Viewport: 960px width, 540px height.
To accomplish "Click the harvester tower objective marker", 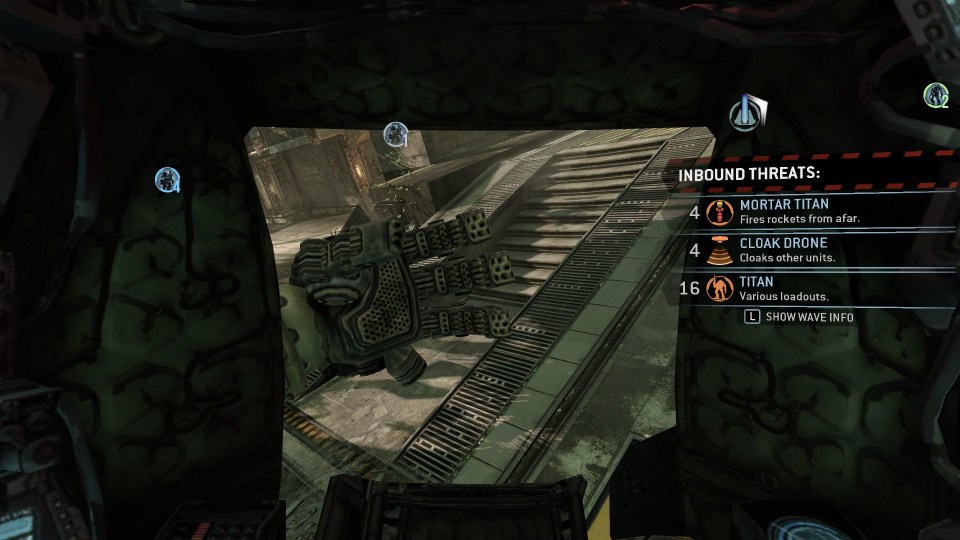I will (747, 113).
